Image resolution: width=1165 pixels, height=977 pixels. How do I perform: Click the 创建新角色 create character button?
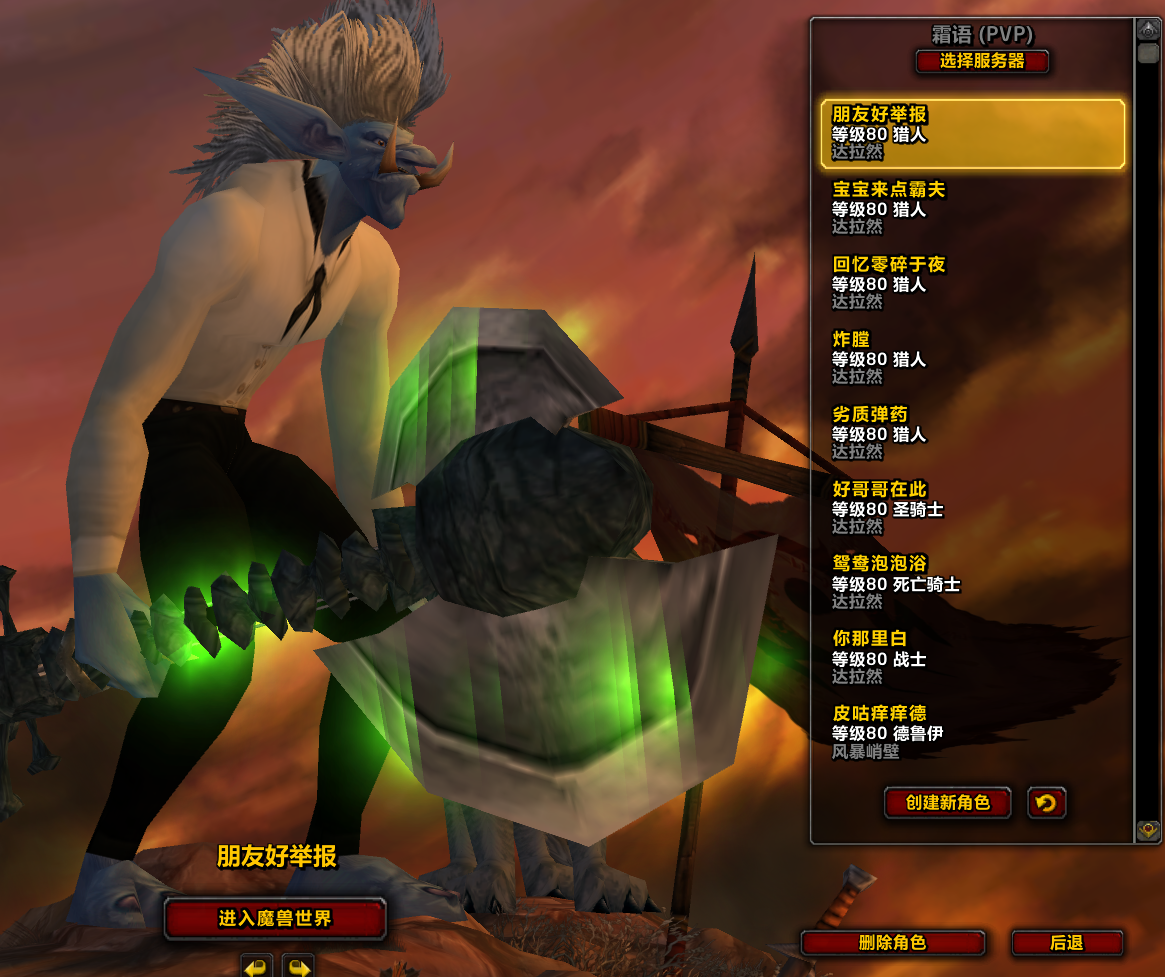tap(947, 803)
